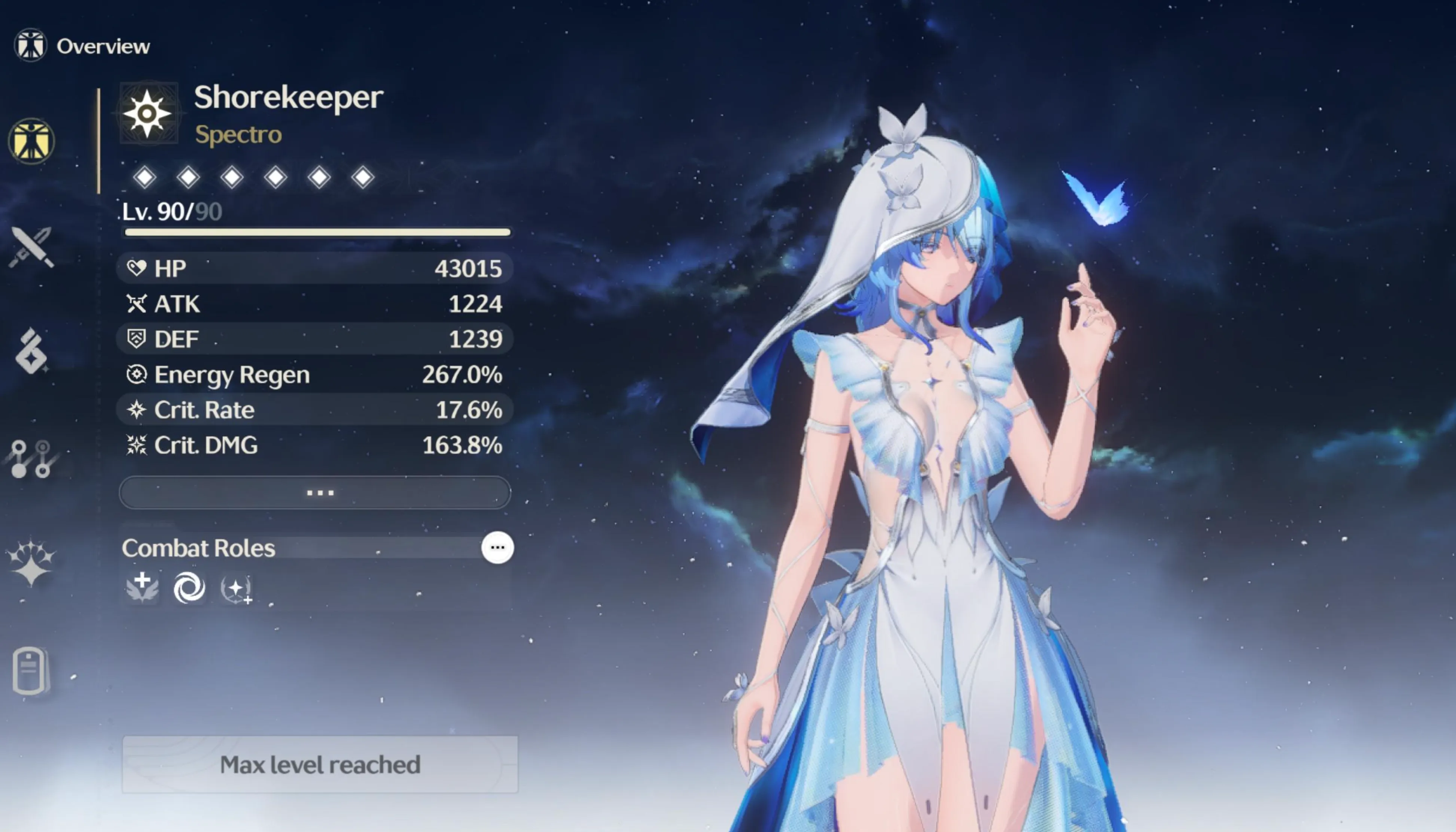
Task: Expand the detailed stats ellipsis bar
Action: (321, 492)
